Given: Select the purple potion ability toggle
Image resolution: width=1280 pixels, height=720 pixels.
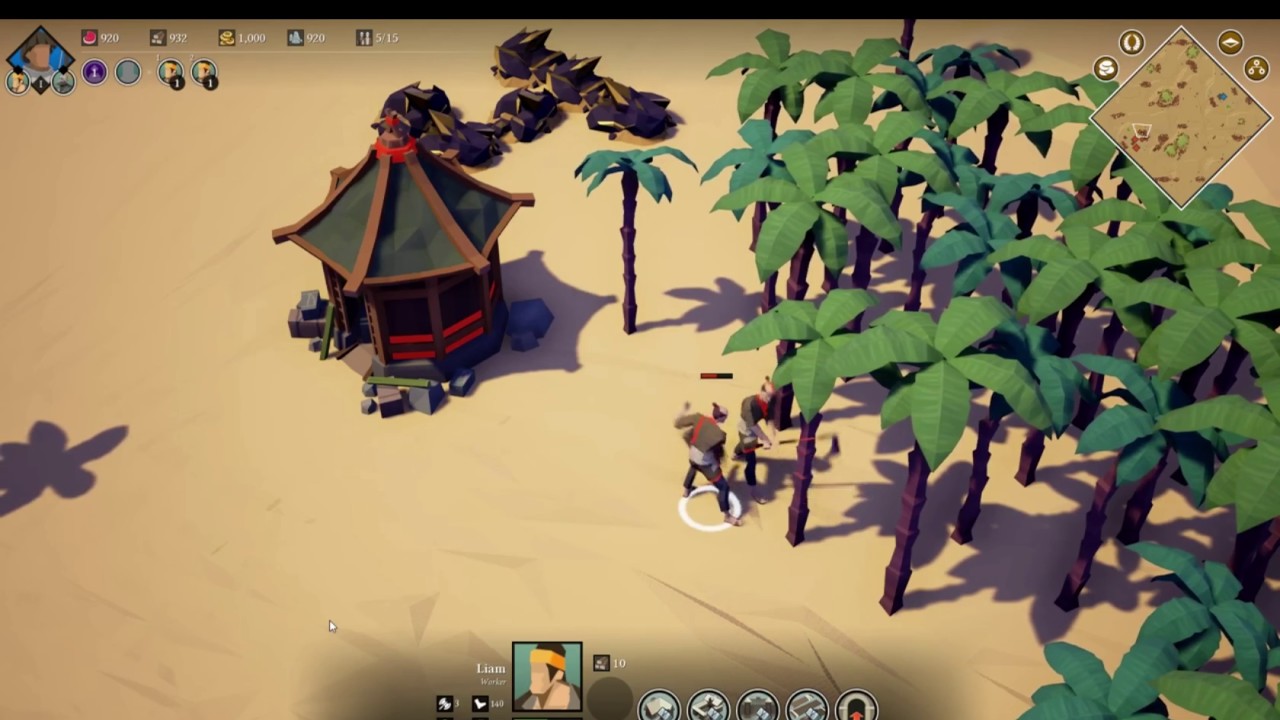Looking at the screenshot, I should click(x=94, y=72).
